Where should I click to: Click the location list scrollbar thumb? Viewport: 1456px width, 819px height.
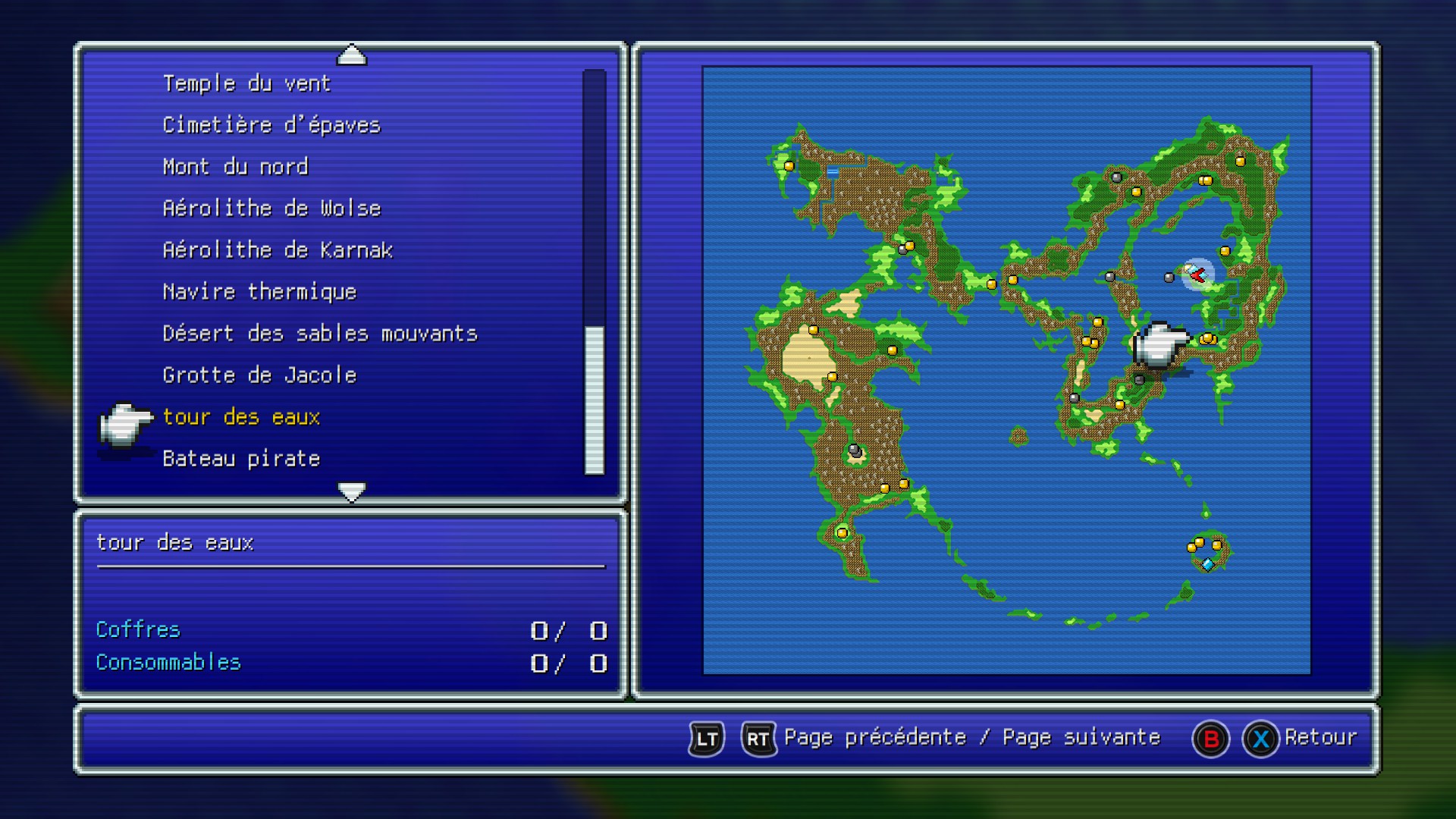(595, 400)
